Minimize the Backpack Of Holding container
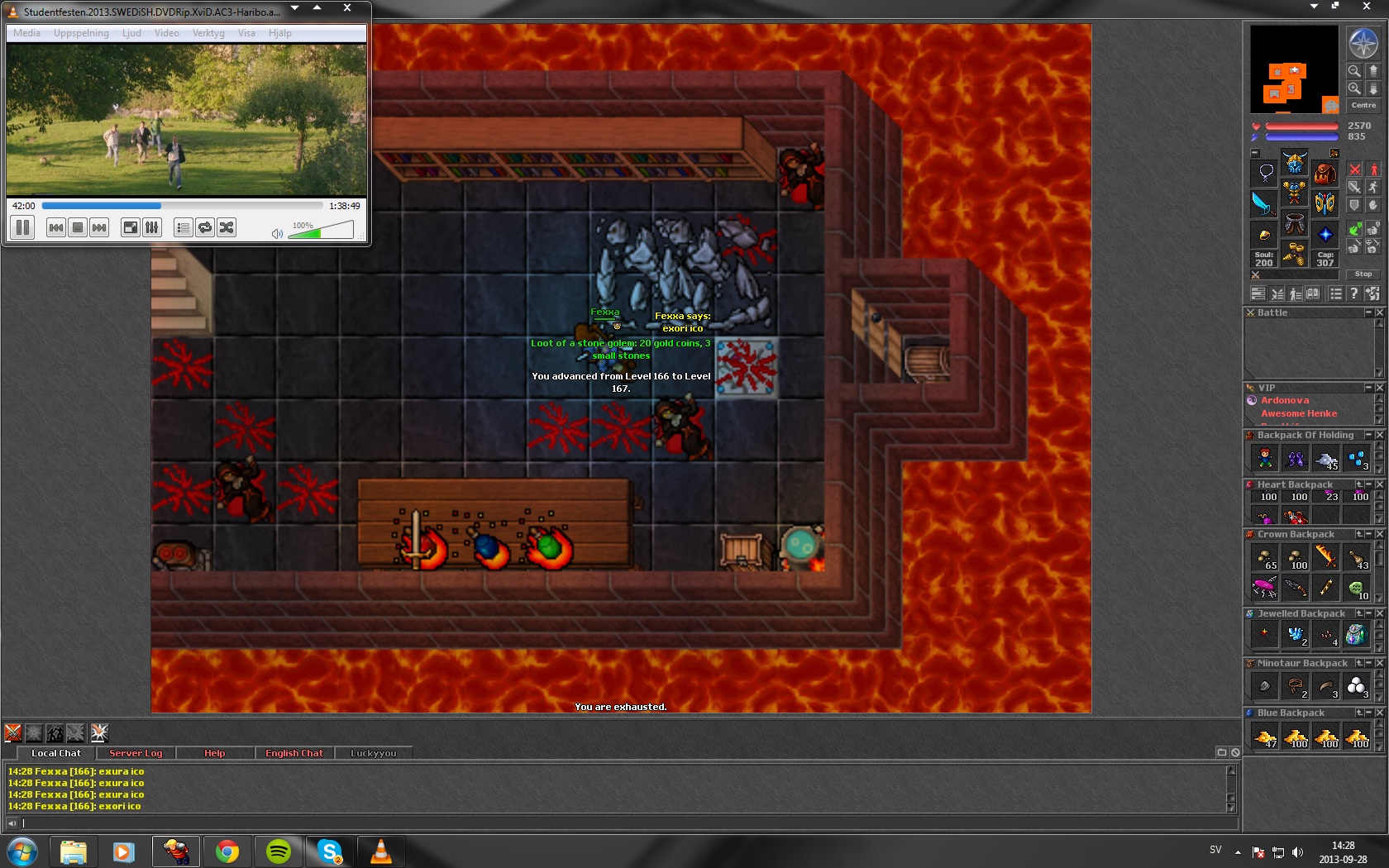 [1368, 435]
